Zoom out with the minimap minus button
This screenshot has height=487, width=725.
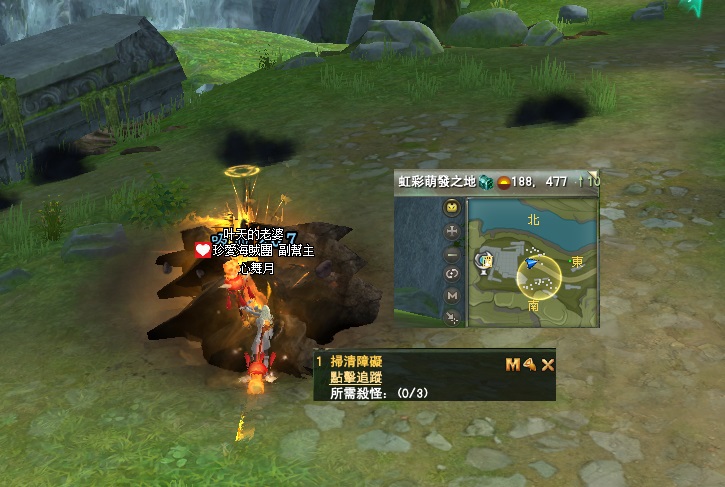tap(452, 252)
